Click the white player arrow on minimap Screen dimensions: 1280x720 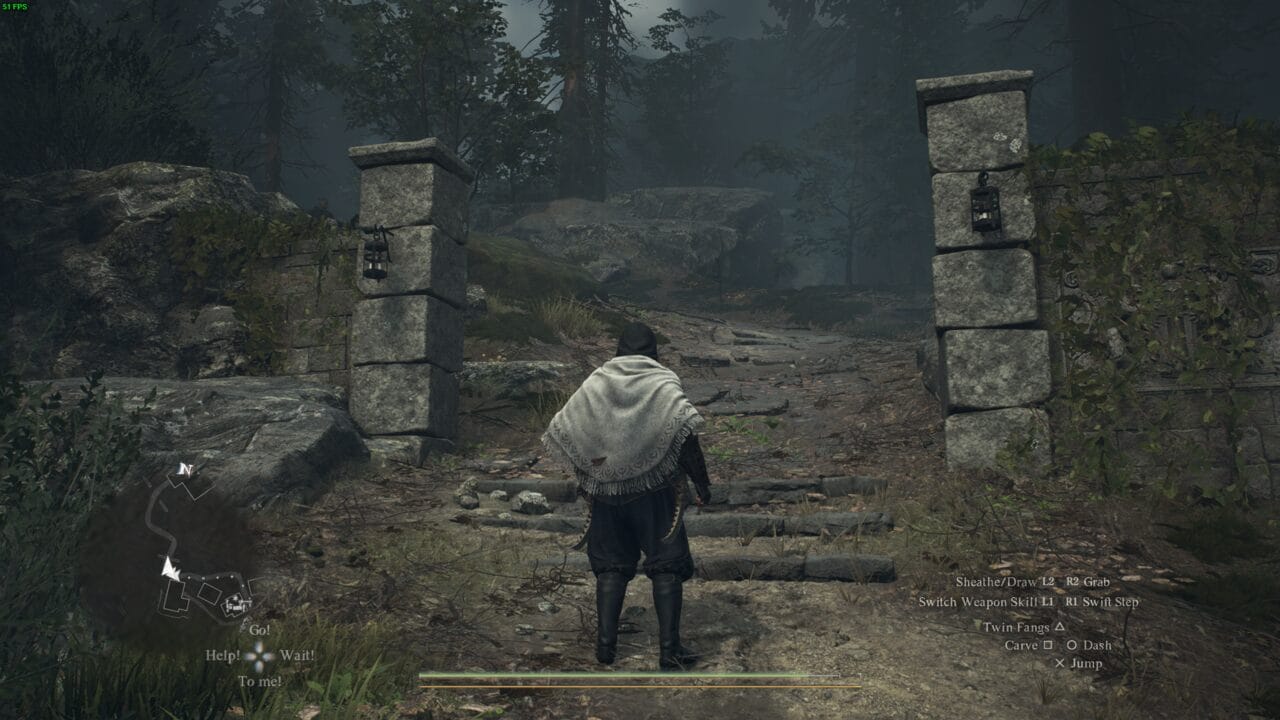170,569
